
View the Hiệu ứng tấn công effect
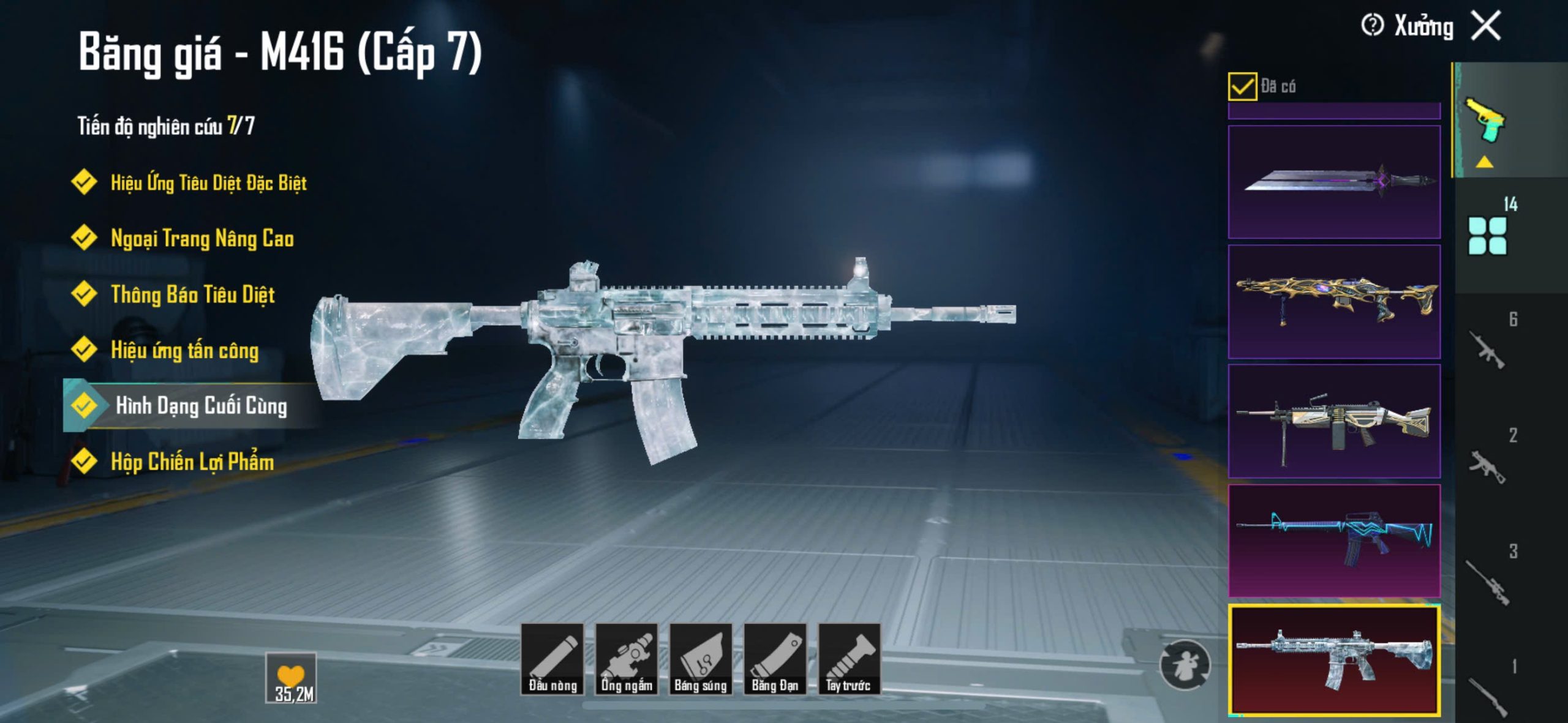pos(184,351)
